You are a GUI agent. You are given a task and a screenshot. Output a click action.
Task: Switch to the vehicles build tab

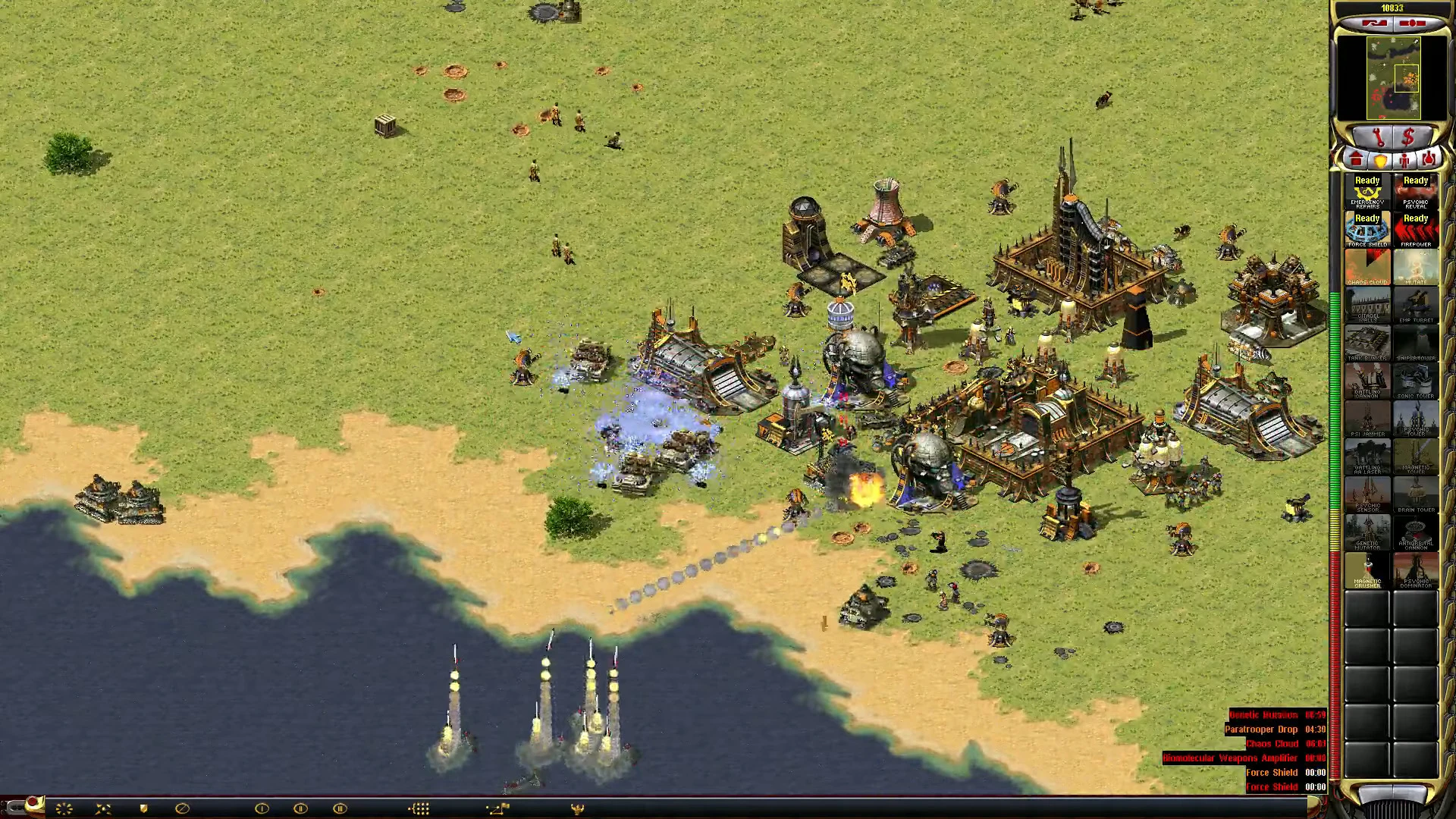pos(1429,160)
